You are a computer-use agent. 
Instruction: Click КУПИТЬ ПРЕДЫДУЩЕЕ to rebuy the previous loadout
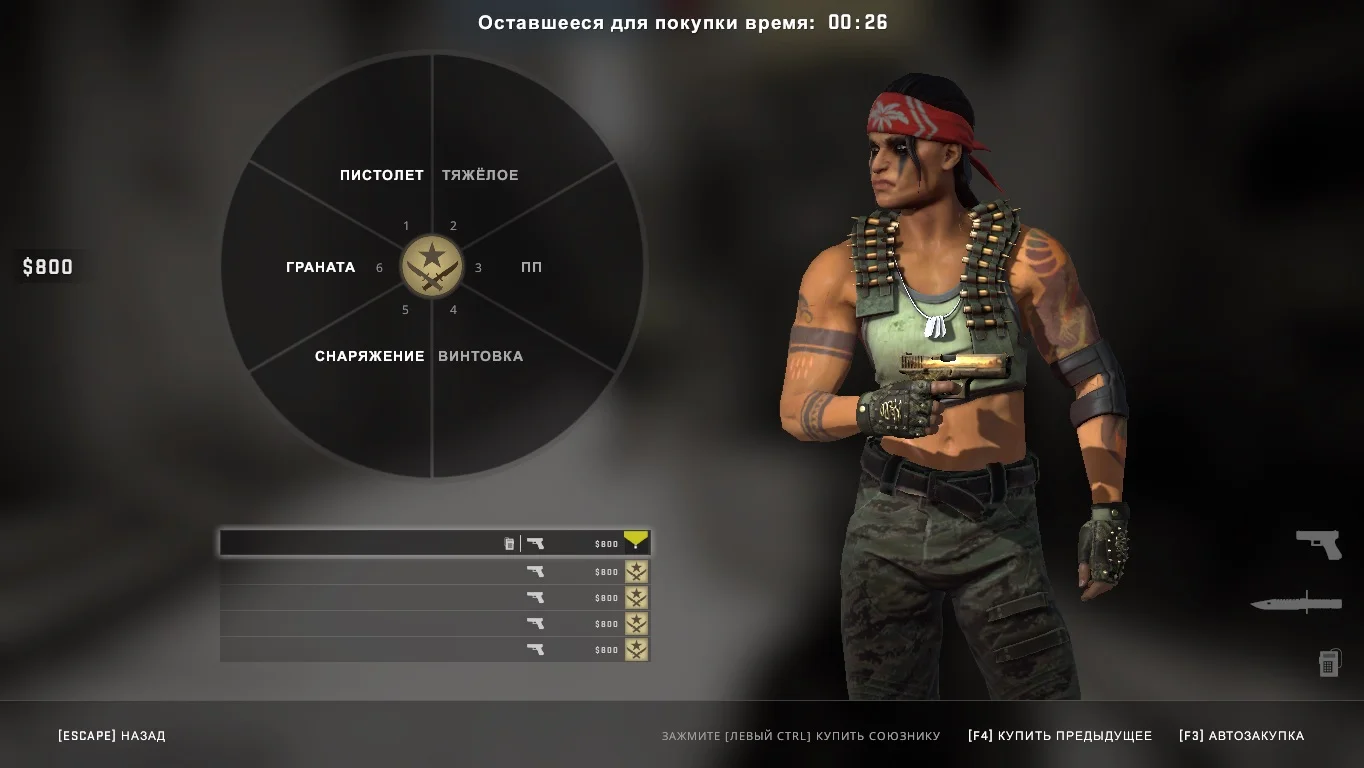(1059, 736)
